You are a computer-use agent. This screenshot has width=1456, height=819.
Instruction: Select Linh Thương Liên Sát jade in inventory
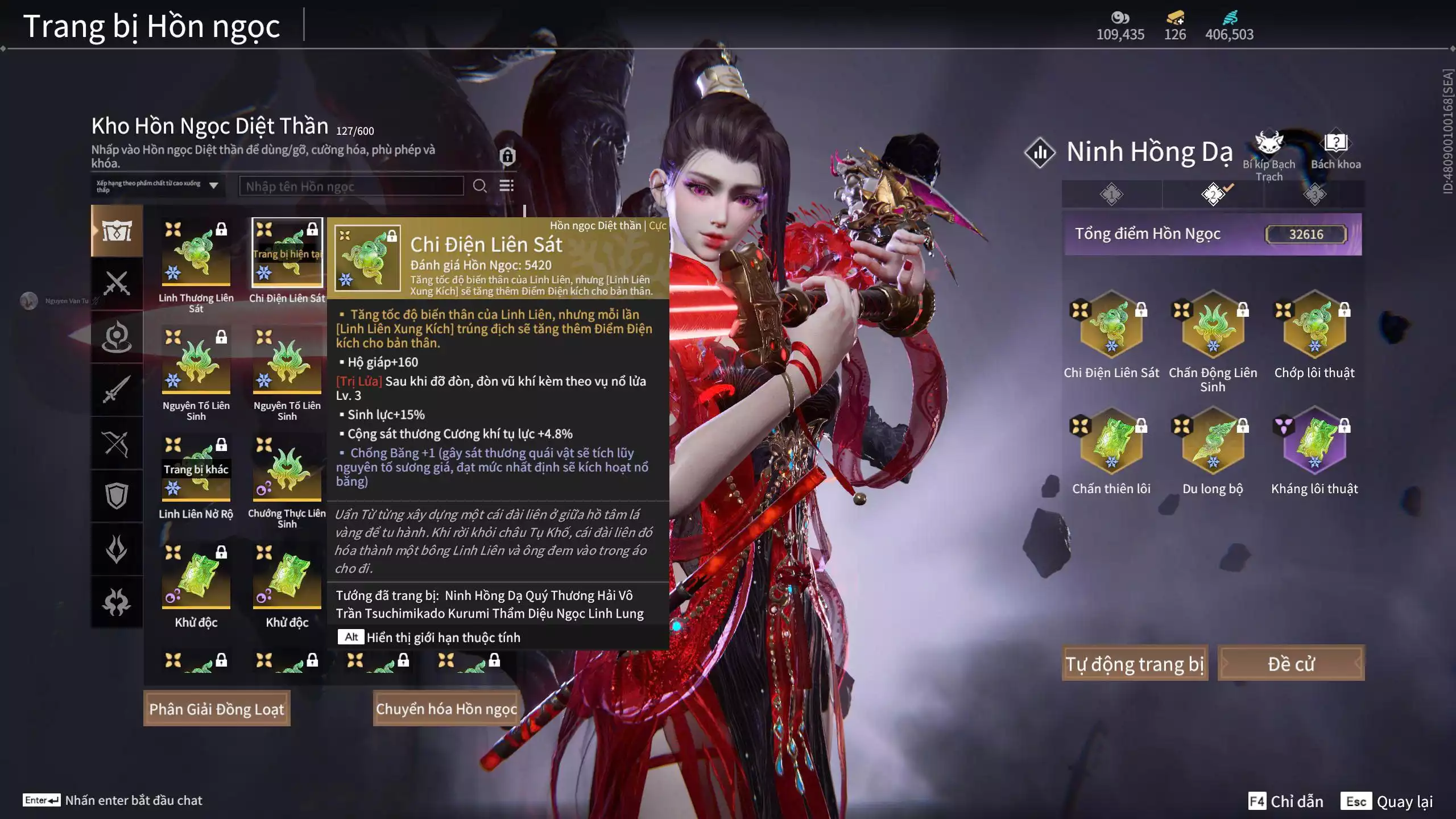(x=196, y=254)
